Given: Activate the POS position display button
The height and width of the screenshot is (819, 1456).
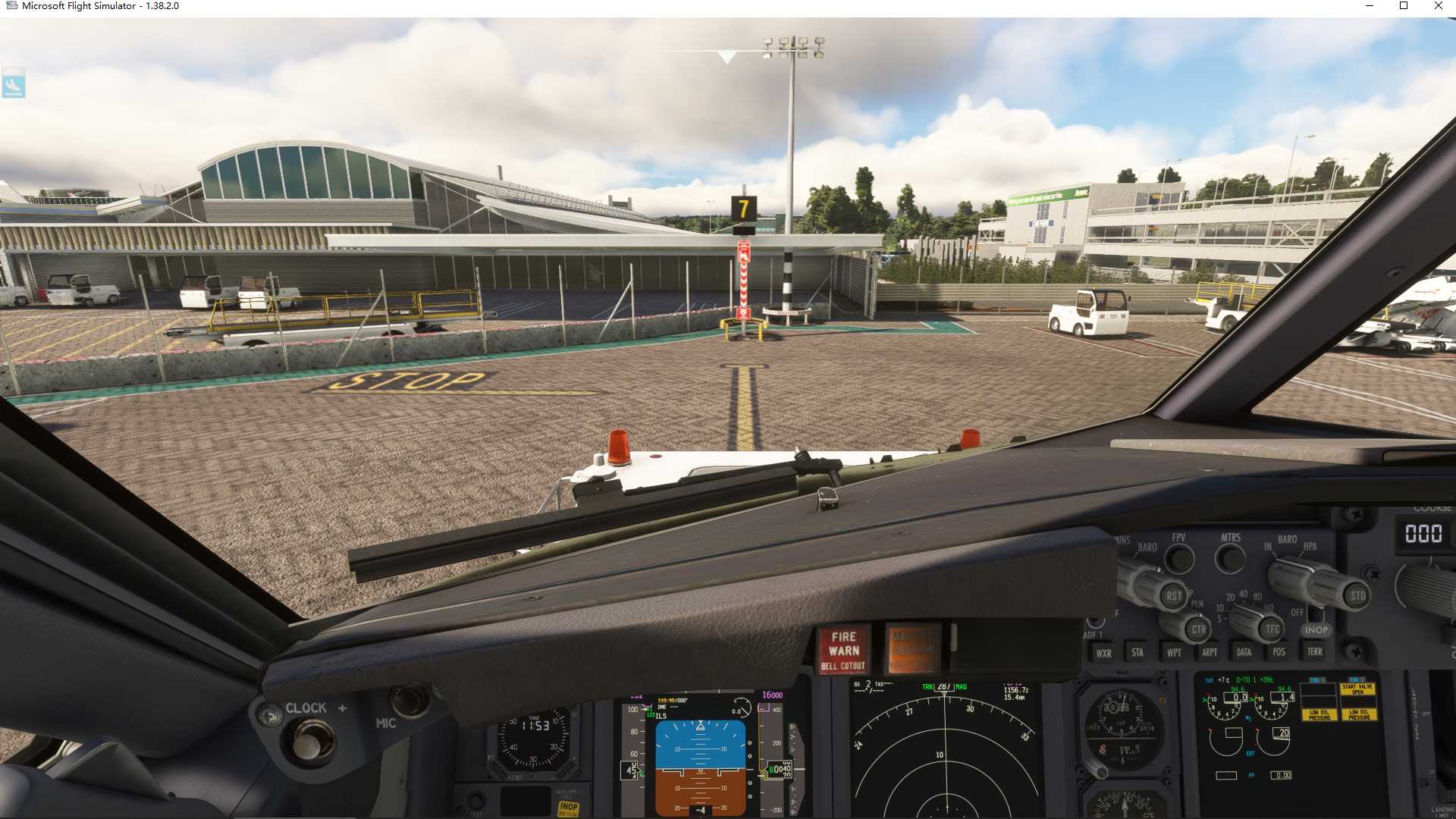Looking at the screenshot, I should (1279, 652).
